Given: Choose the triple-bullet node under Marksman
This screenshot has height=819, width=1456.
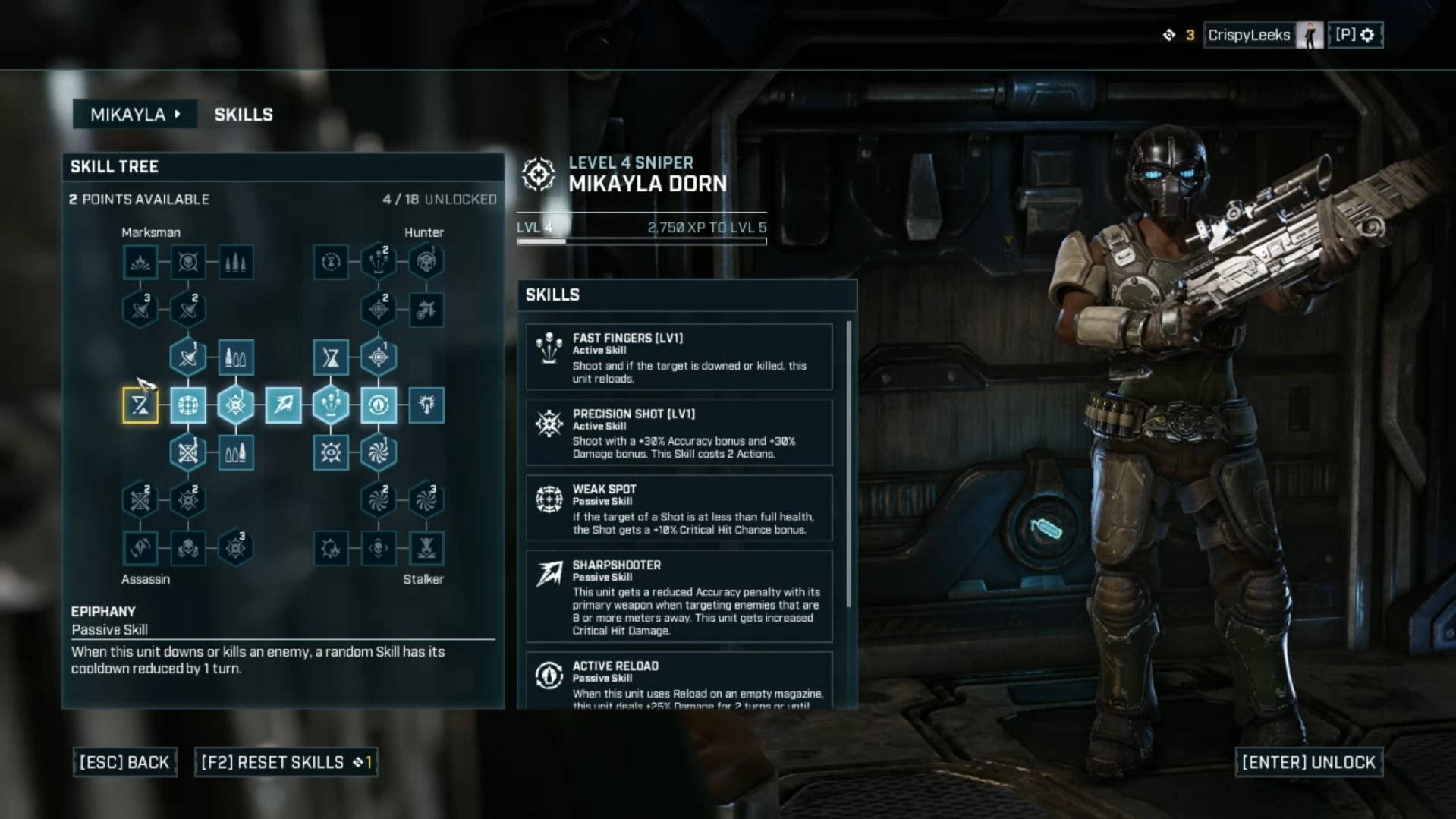Looking at the screenshot, I should point(235,263).
